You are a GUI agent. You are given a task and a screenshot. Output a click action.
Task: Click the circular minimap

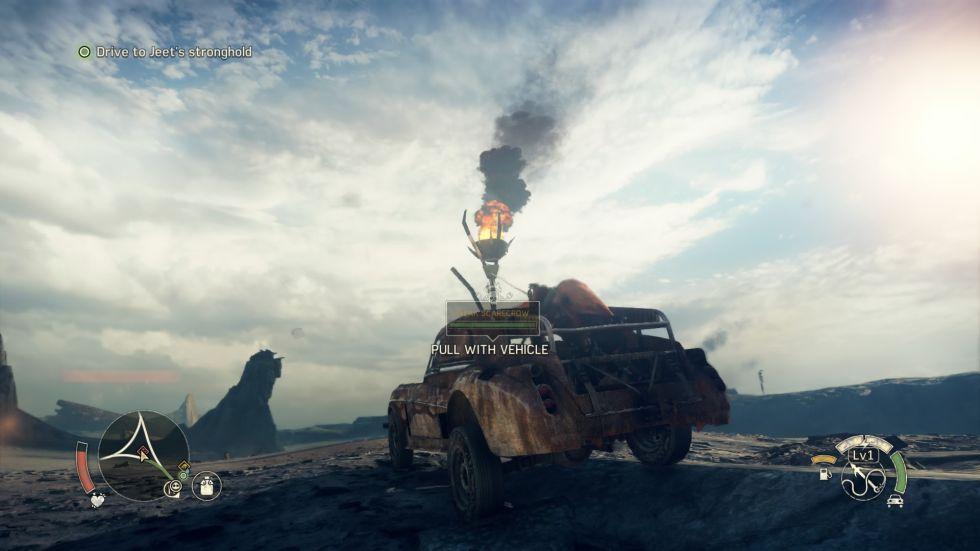143,455
